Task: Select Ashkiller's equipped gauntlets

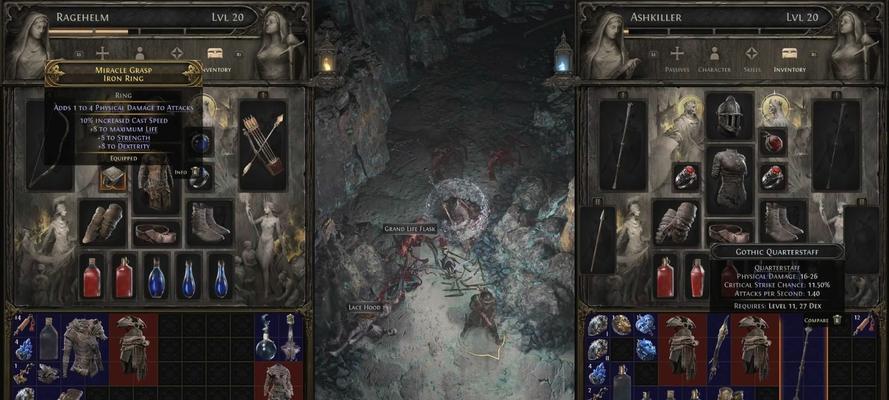Action: tap(677, 223)
